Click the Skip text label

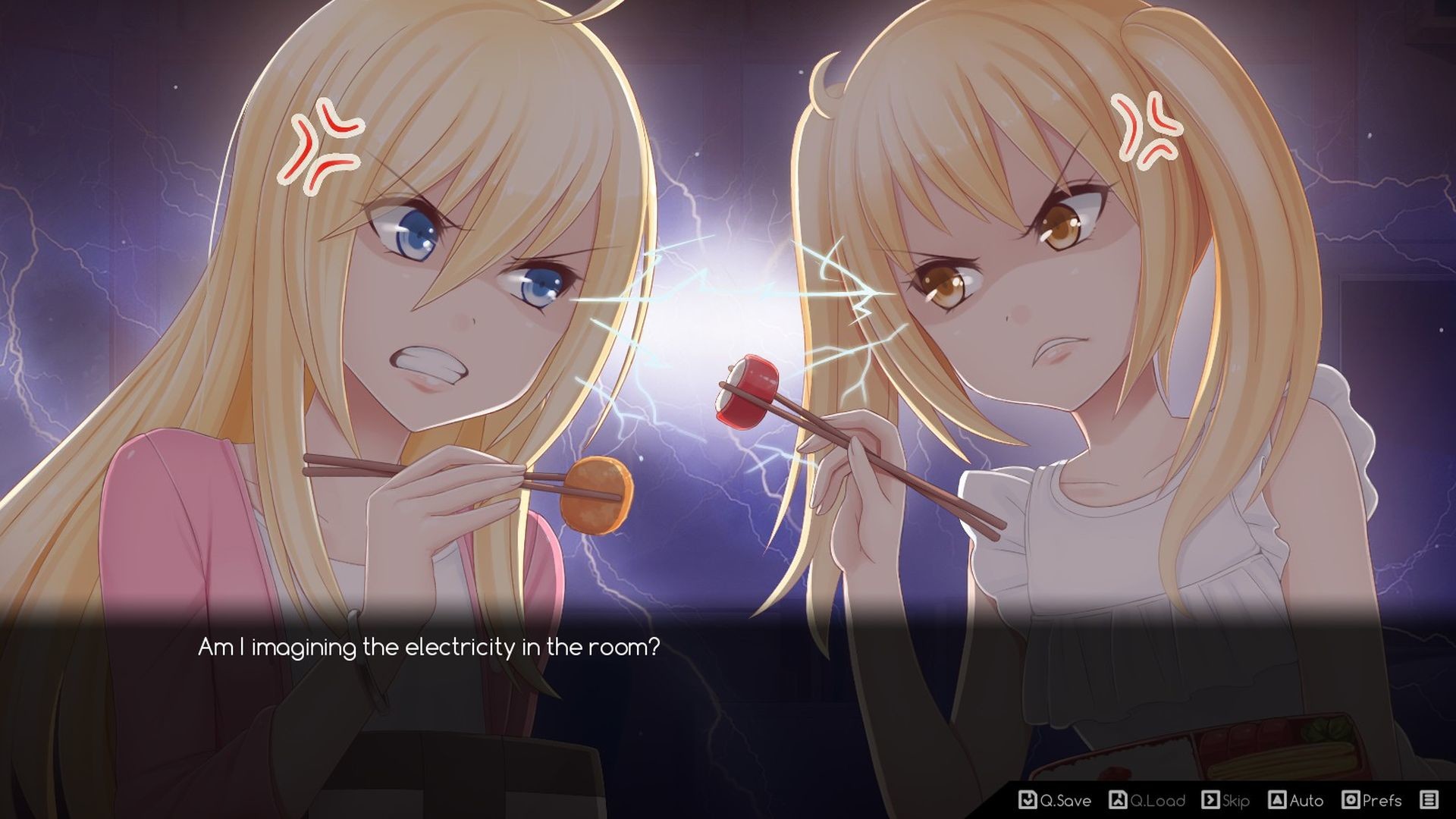(x=1236, y=801)
